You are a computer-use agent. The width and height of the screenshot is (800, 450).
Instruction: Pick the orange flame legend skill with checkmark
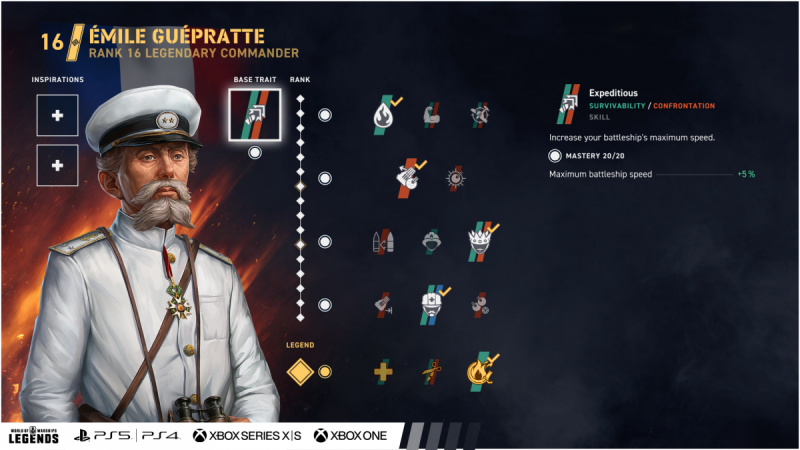click(x=480, y=372)
